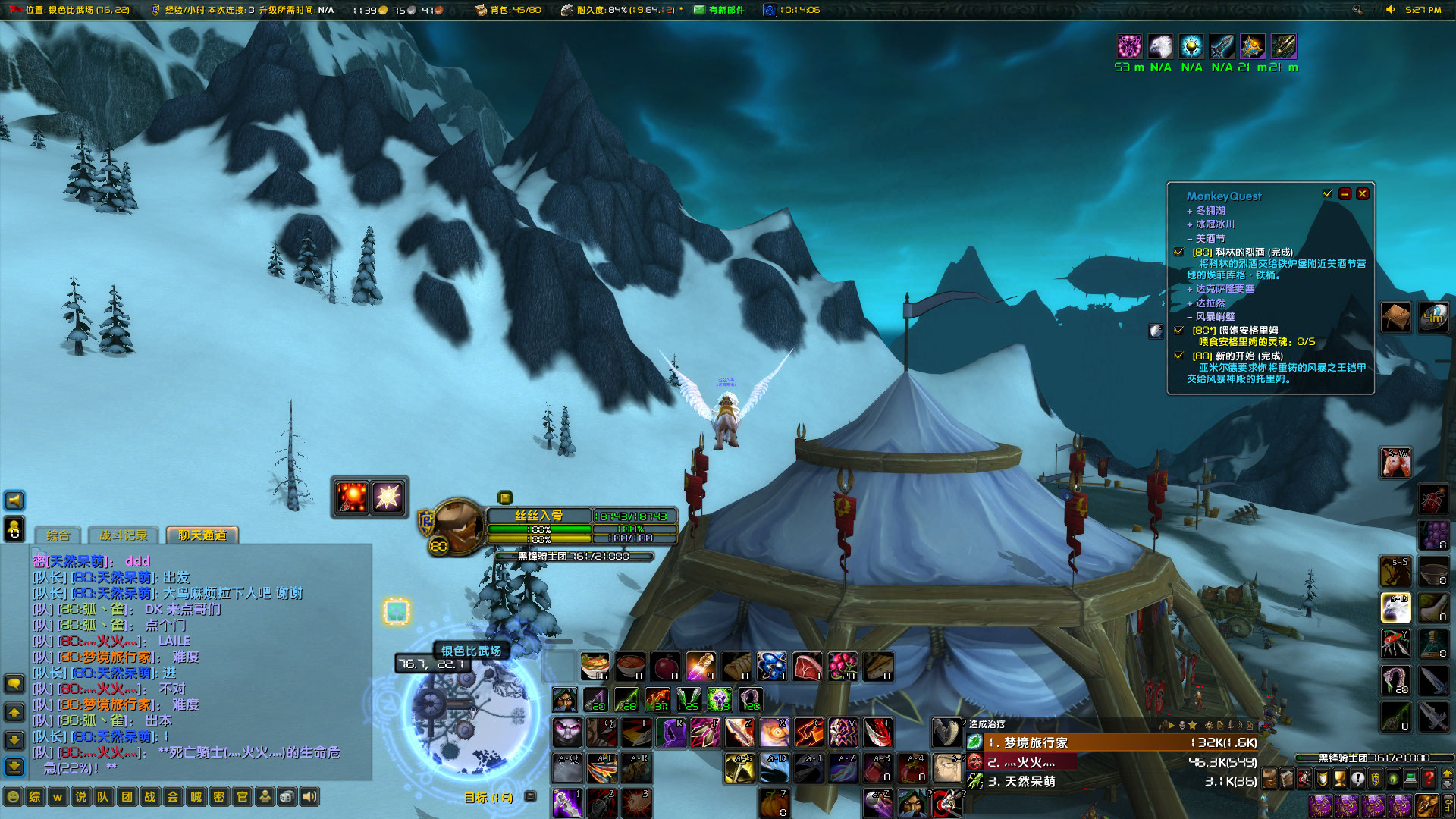Click the 4m cooldown item icon near quest tracker
This screenshot has width=1456, height=819.
(x=1432, y=317)
